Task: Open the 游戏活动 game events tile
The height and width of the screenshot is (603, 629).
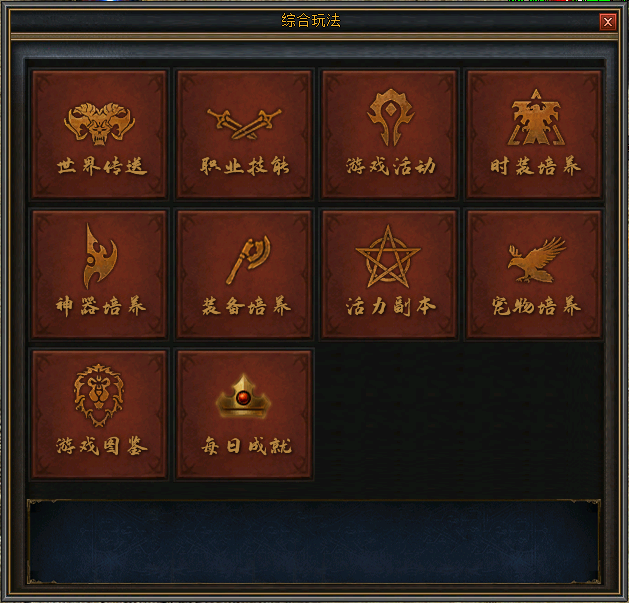Action: click(x=389, y=133)
